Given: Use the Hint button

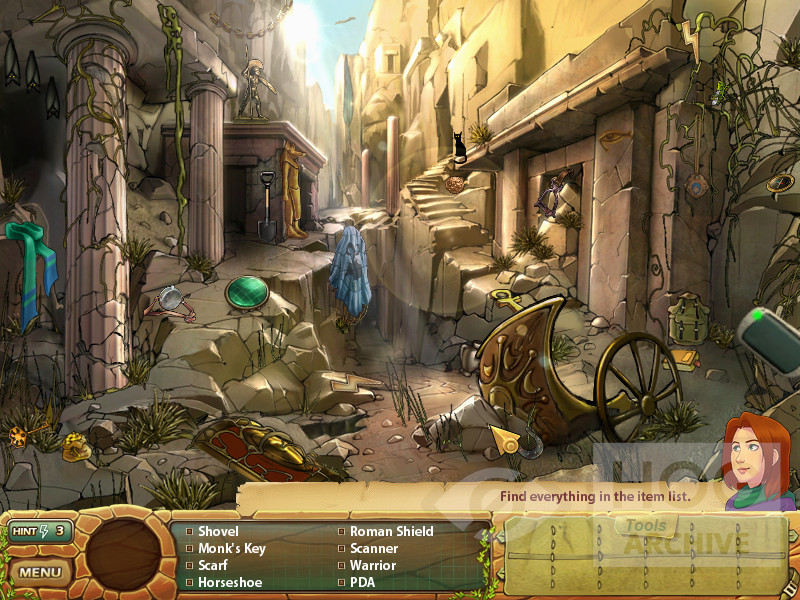Looking at the screenshot, I should (x=39, y=531).
